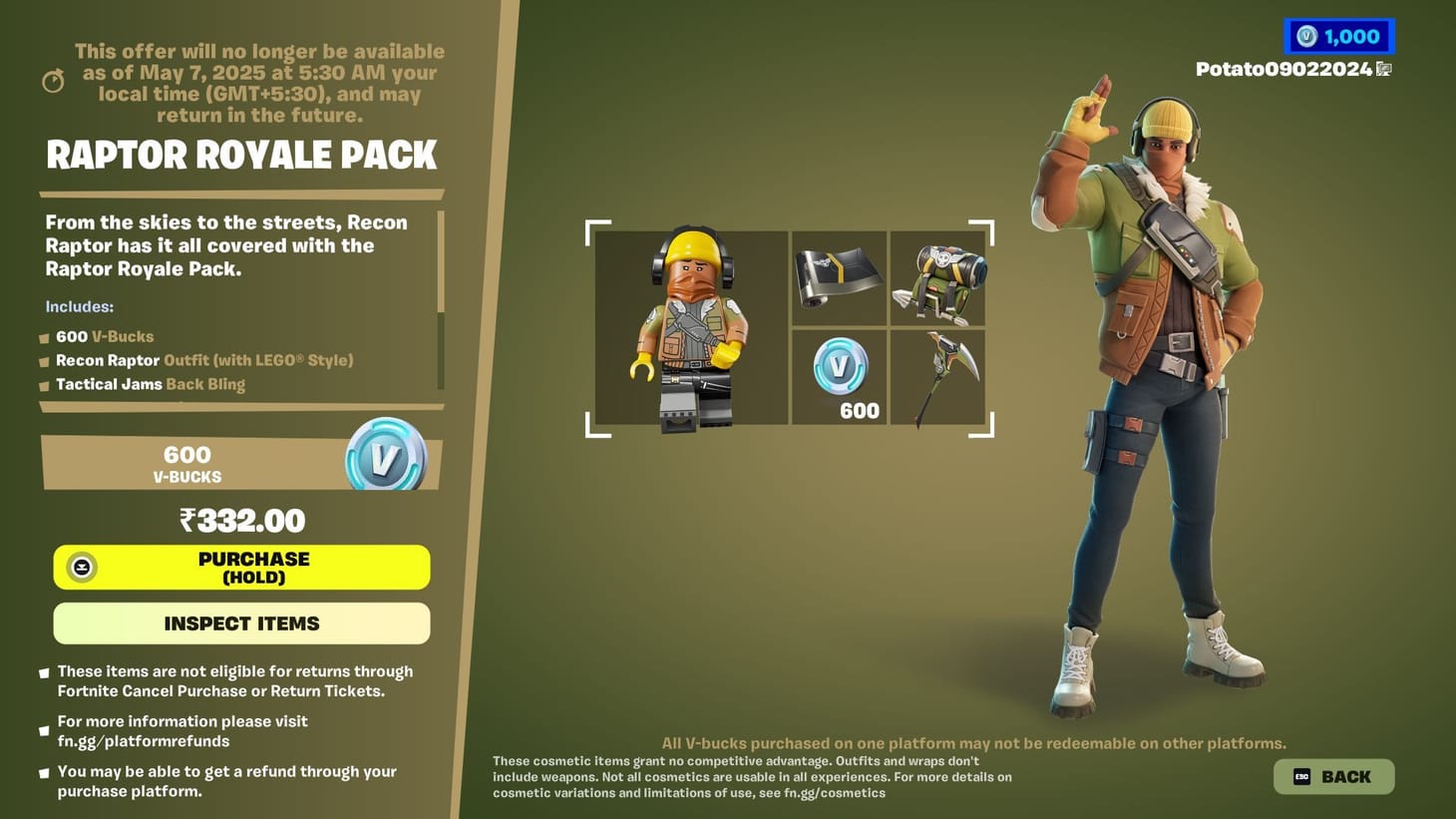1456x819 pixels.
Task: Click the ESC key icon on the Back button
Action: (1301, 775)
